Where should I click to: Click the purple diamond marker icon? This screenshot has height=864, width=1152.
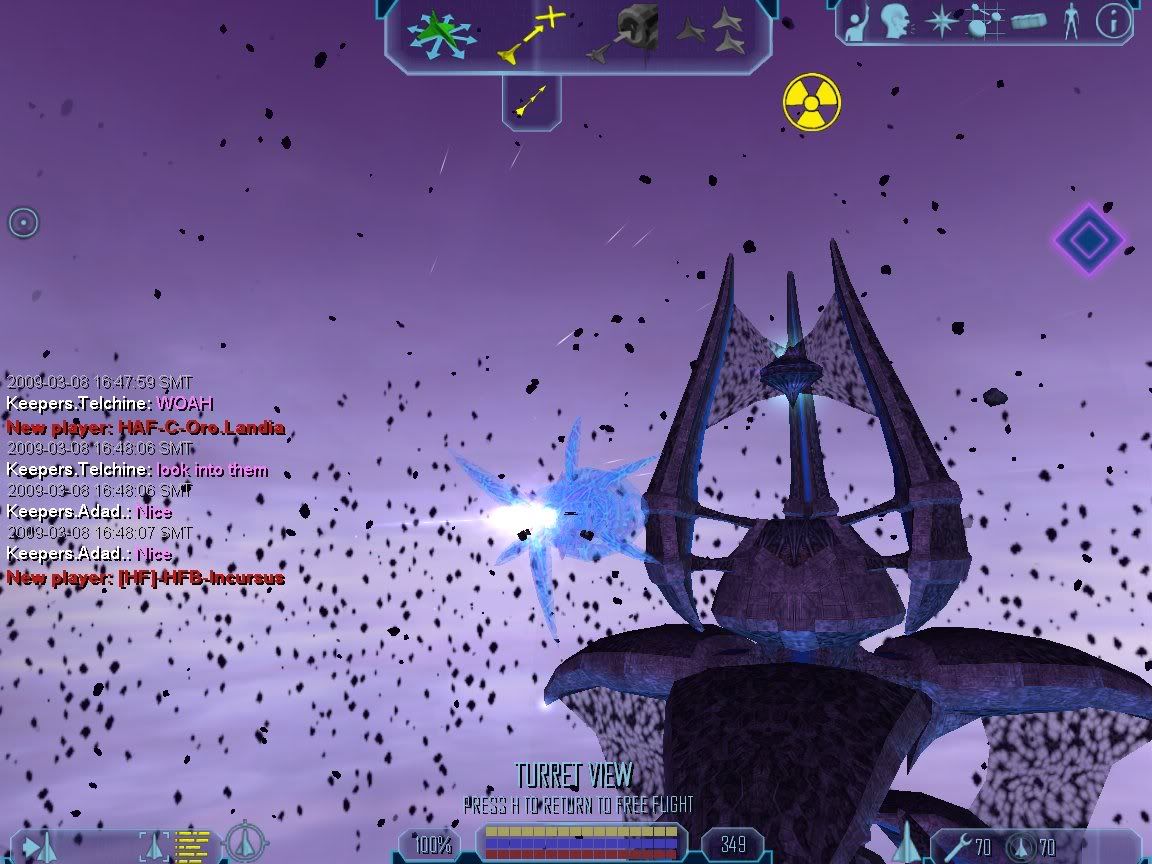pos(1088,239)
